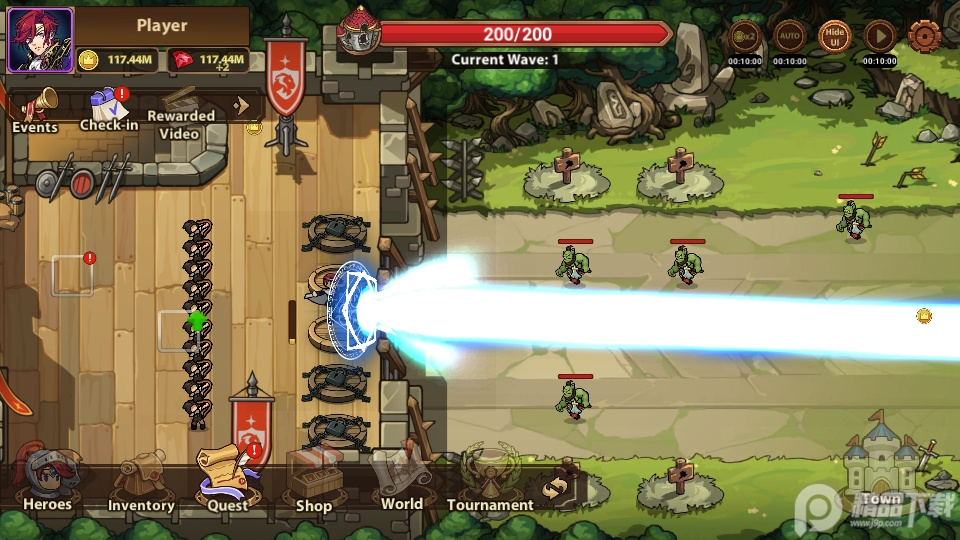Viewport: 960px width, 540px height.
Task: Click the swap arrows button beside Tournament
Action: (x=558, y=487)
